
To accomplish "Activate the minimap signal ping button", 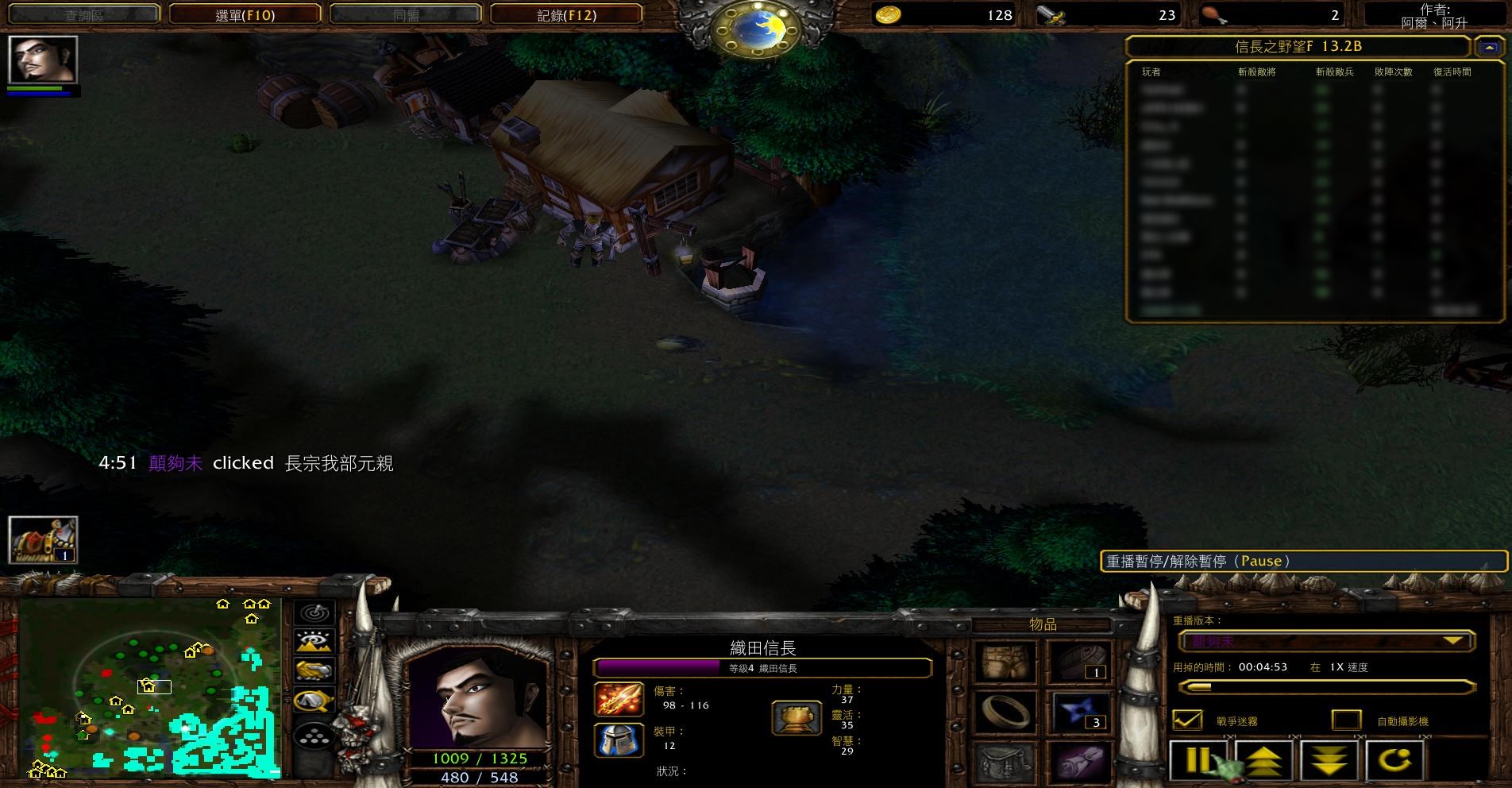I will [x=314, y=613].
